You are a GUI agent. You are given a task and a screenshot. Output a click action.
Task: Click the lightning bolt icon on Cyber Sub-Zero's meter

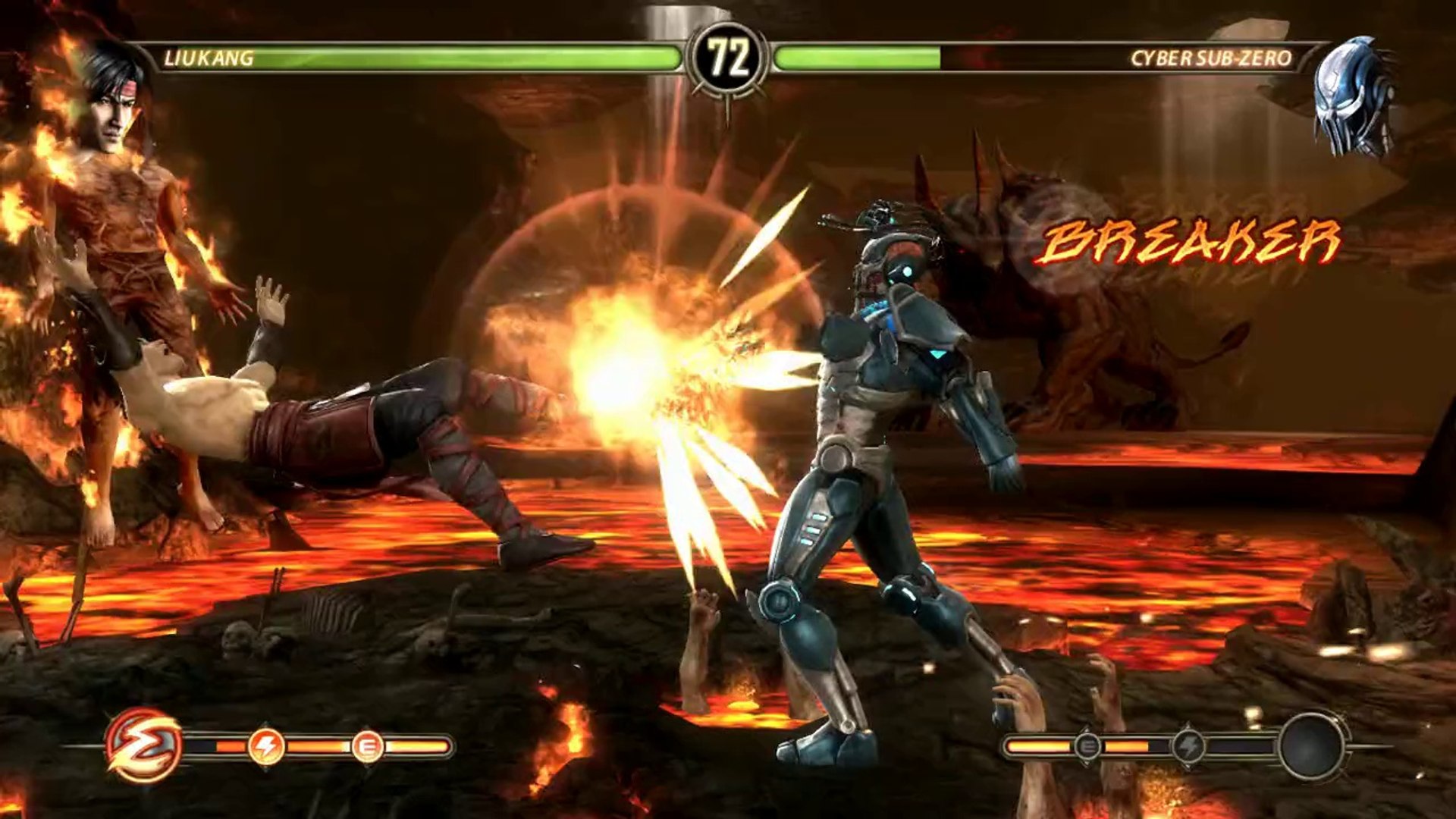coord(1188,747)
